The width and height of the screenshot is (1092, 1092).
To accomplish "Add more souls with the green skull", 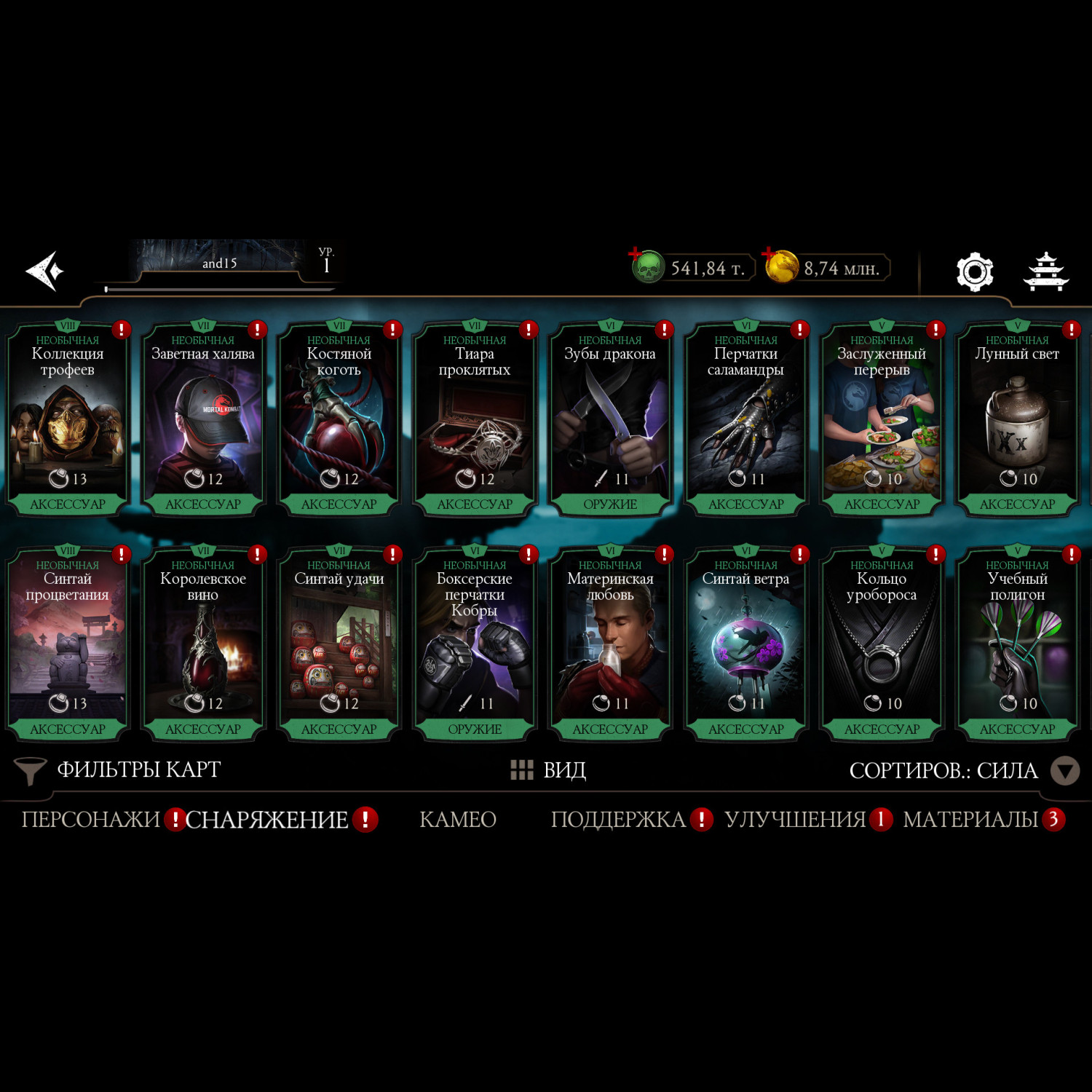I will (x=646, y=266).
